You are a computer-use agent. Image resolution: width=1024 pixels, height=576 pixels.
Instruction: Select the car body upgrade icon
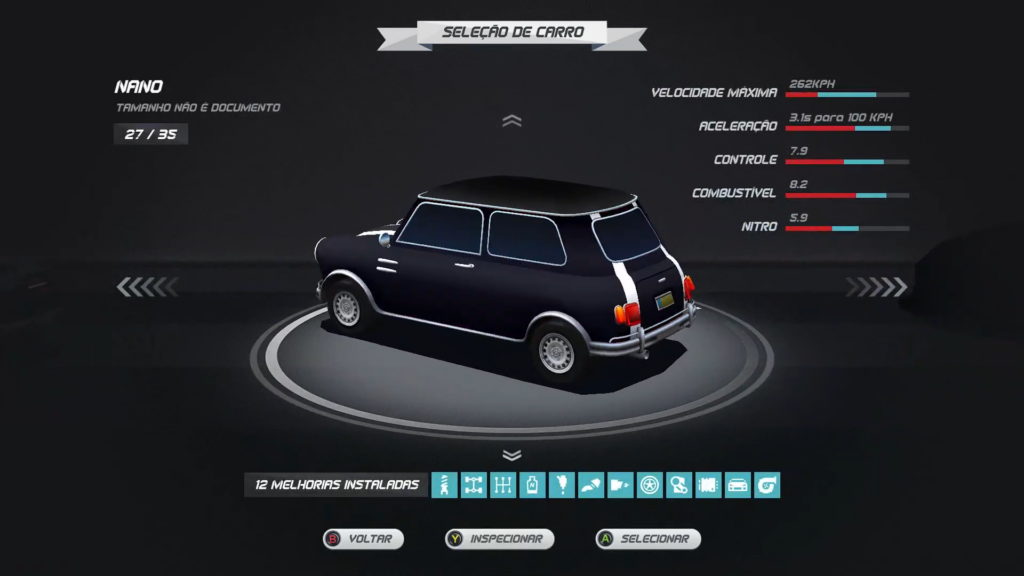tap(738, 485)
